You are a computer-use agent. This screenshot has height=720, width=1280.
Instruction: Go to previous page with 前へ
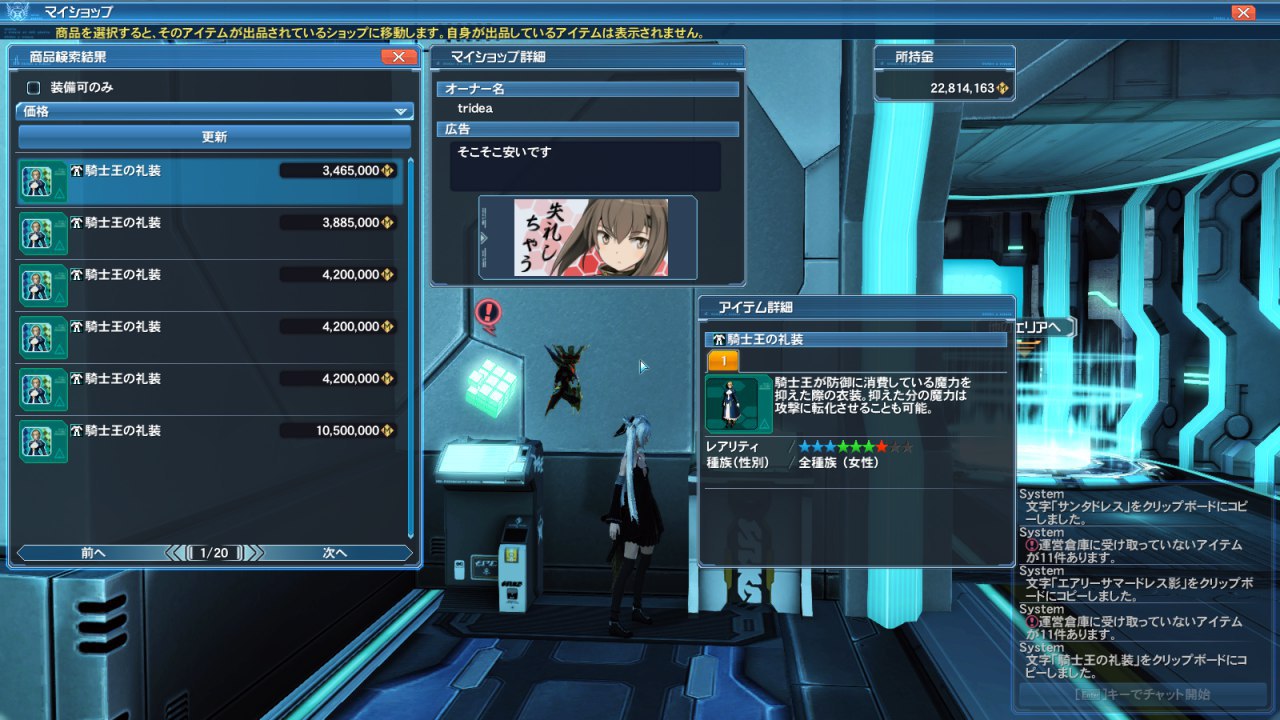pyautogui.click(x=92, y=553)
